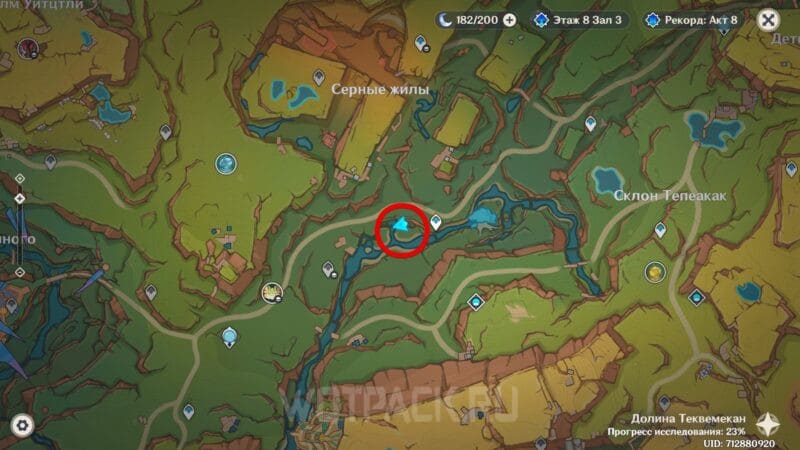
Task: Select the blue marker inside the red circle
Action: point(402,228)
